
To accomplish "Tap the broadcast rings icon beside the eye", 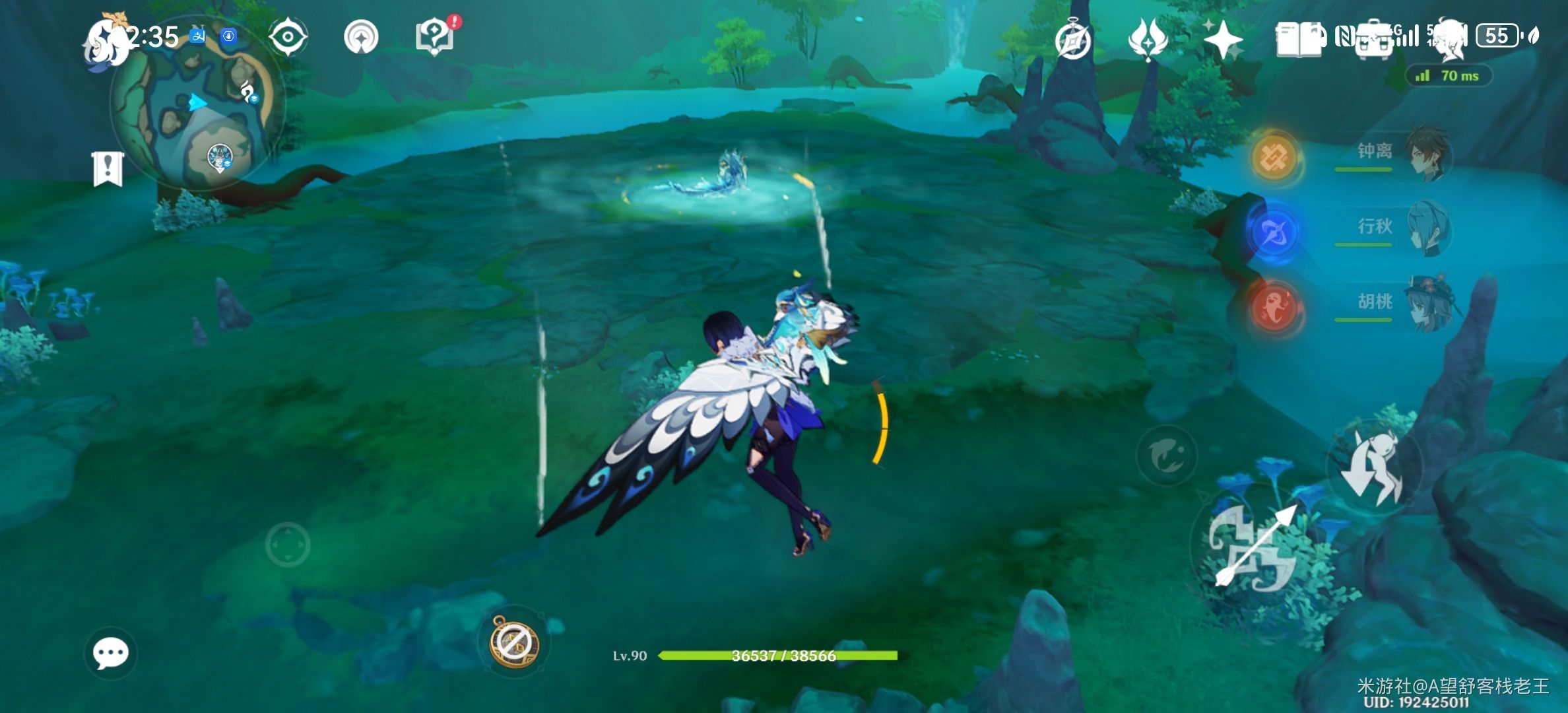I will pos(361,36).
